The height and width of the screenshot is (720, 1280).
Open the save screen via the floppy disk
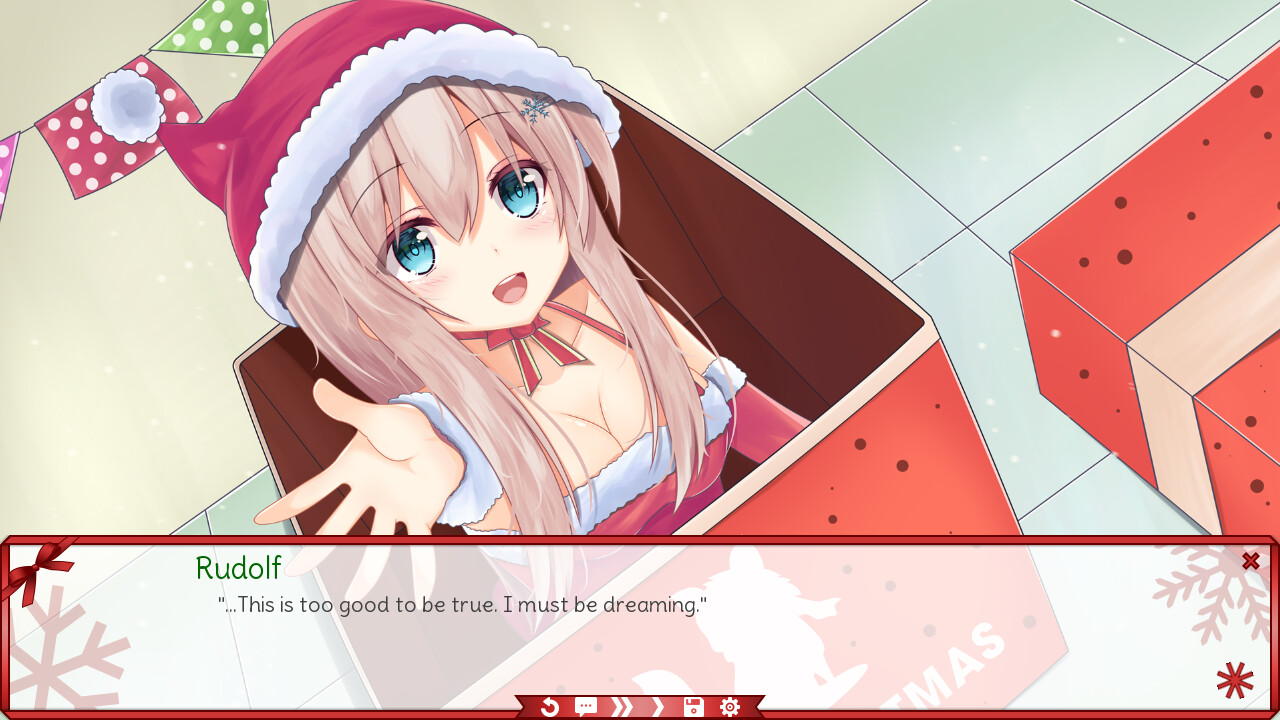click(x=692, y=706)
